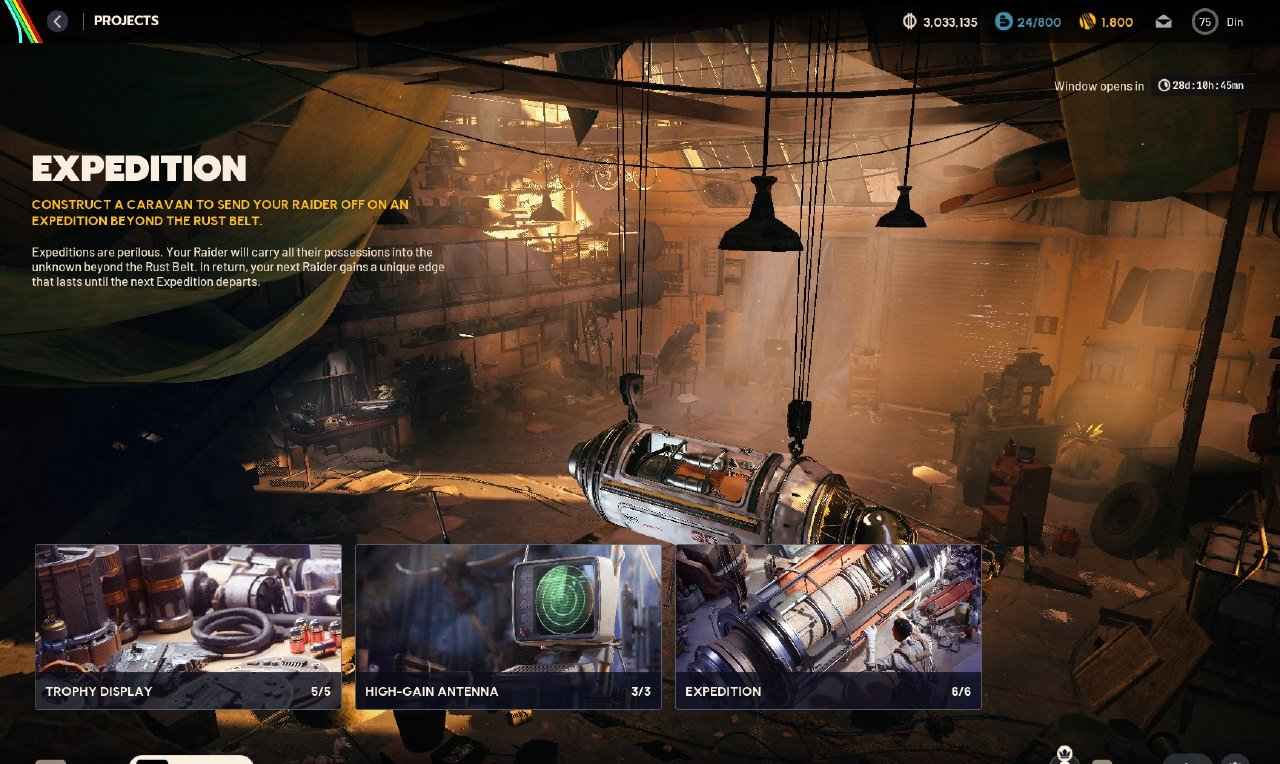The width and height of the screenshot is (1280, 764).
Task: Click the 3/3 counter on High-Gain Antenna
Action: [640, 691]
